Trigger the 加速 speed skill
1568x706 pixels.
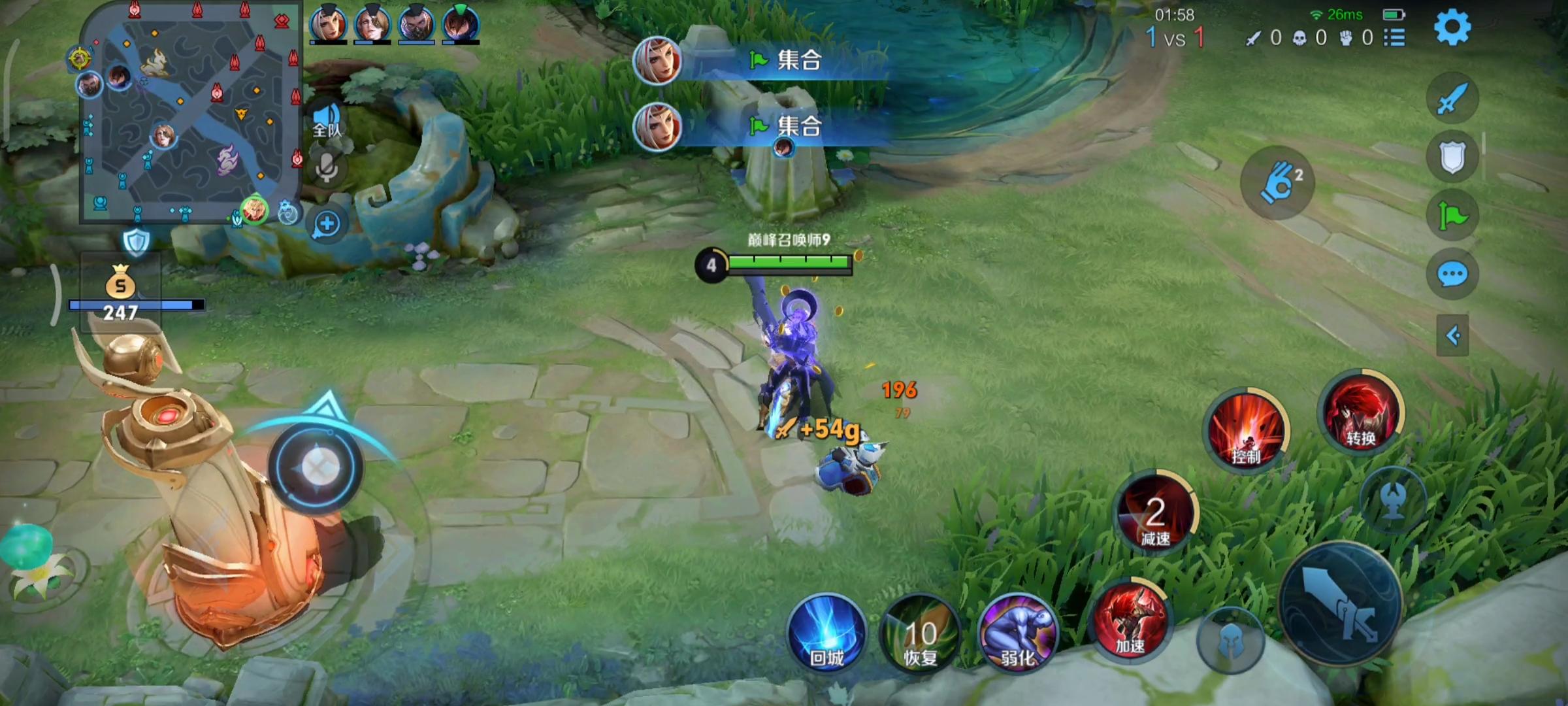[1130, 620]
